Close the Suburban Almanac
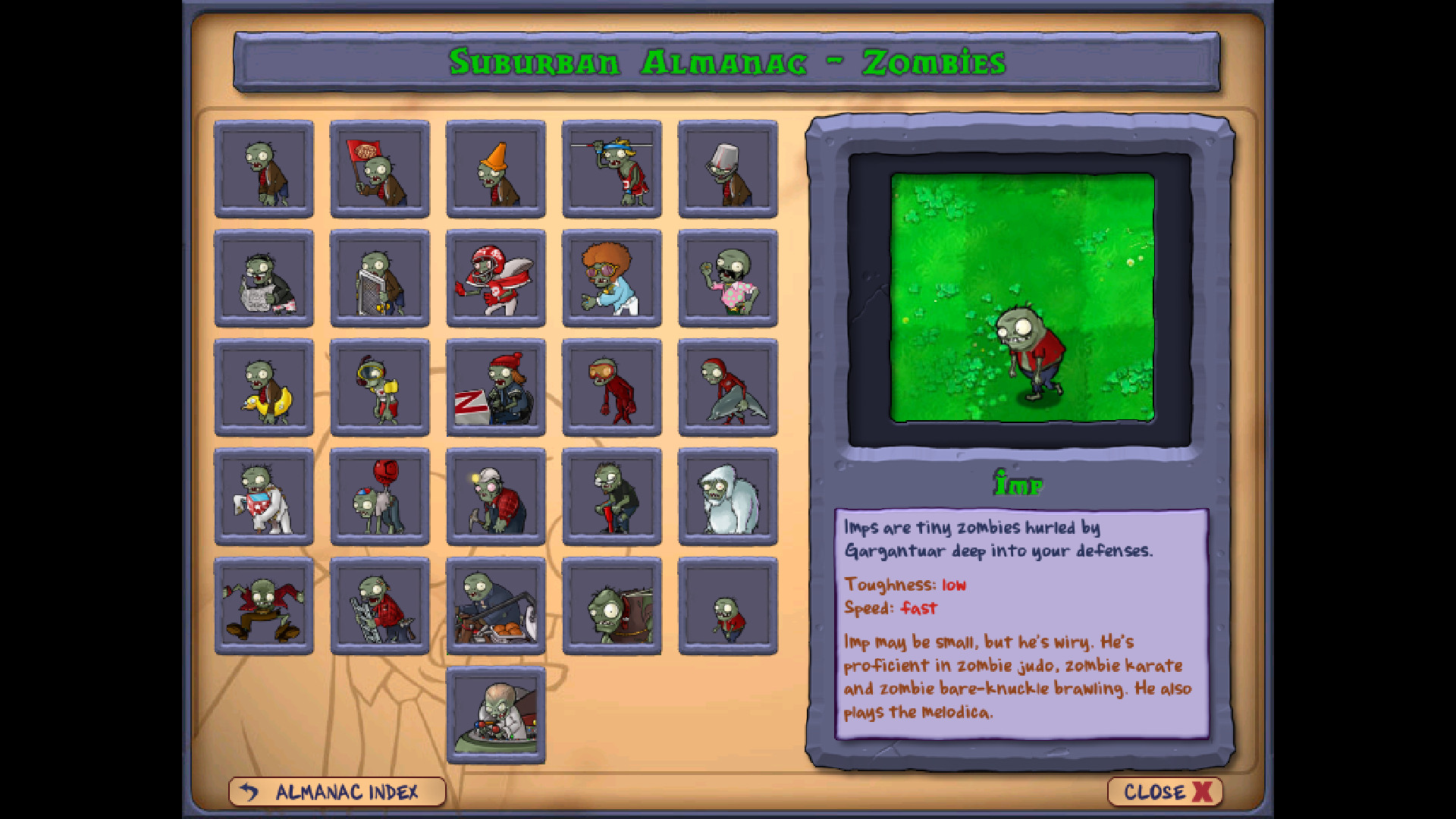 click(x=1164, y=793)
